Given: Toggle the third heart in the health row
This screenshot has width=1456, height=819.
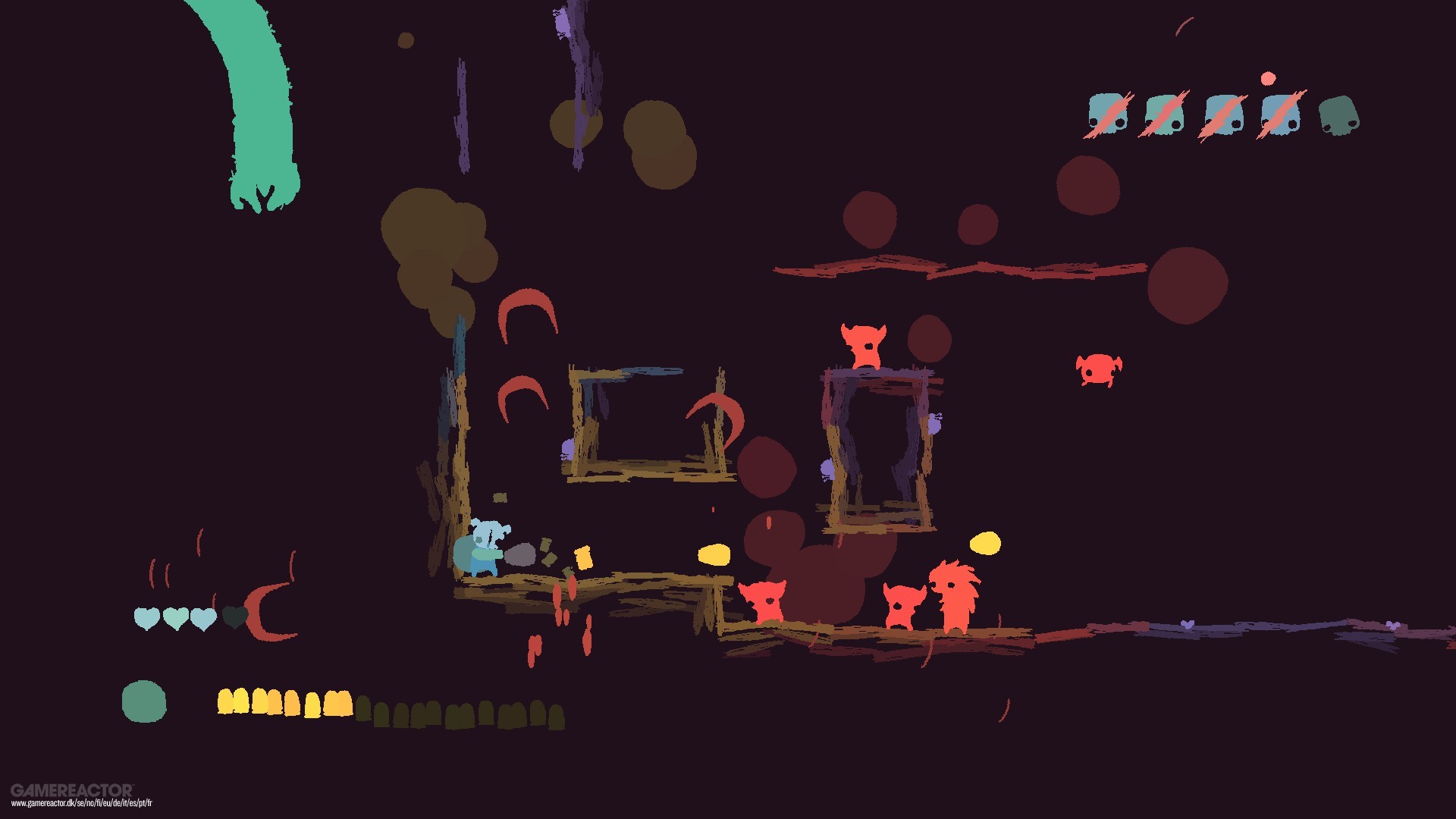Looking at the screenshot, I should point(205,619).
